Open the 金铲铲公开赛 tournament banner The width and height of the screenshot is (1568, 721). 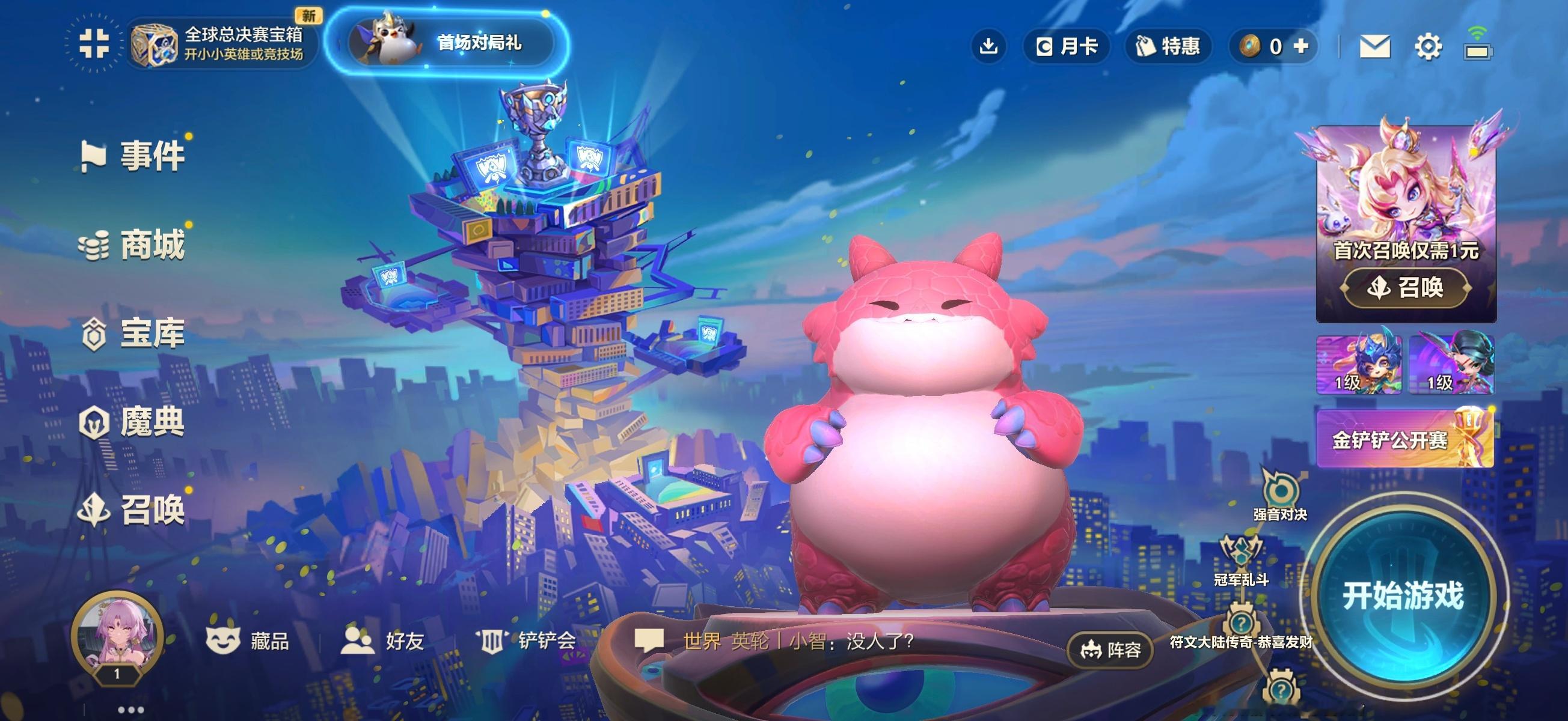click(1404, 439)
